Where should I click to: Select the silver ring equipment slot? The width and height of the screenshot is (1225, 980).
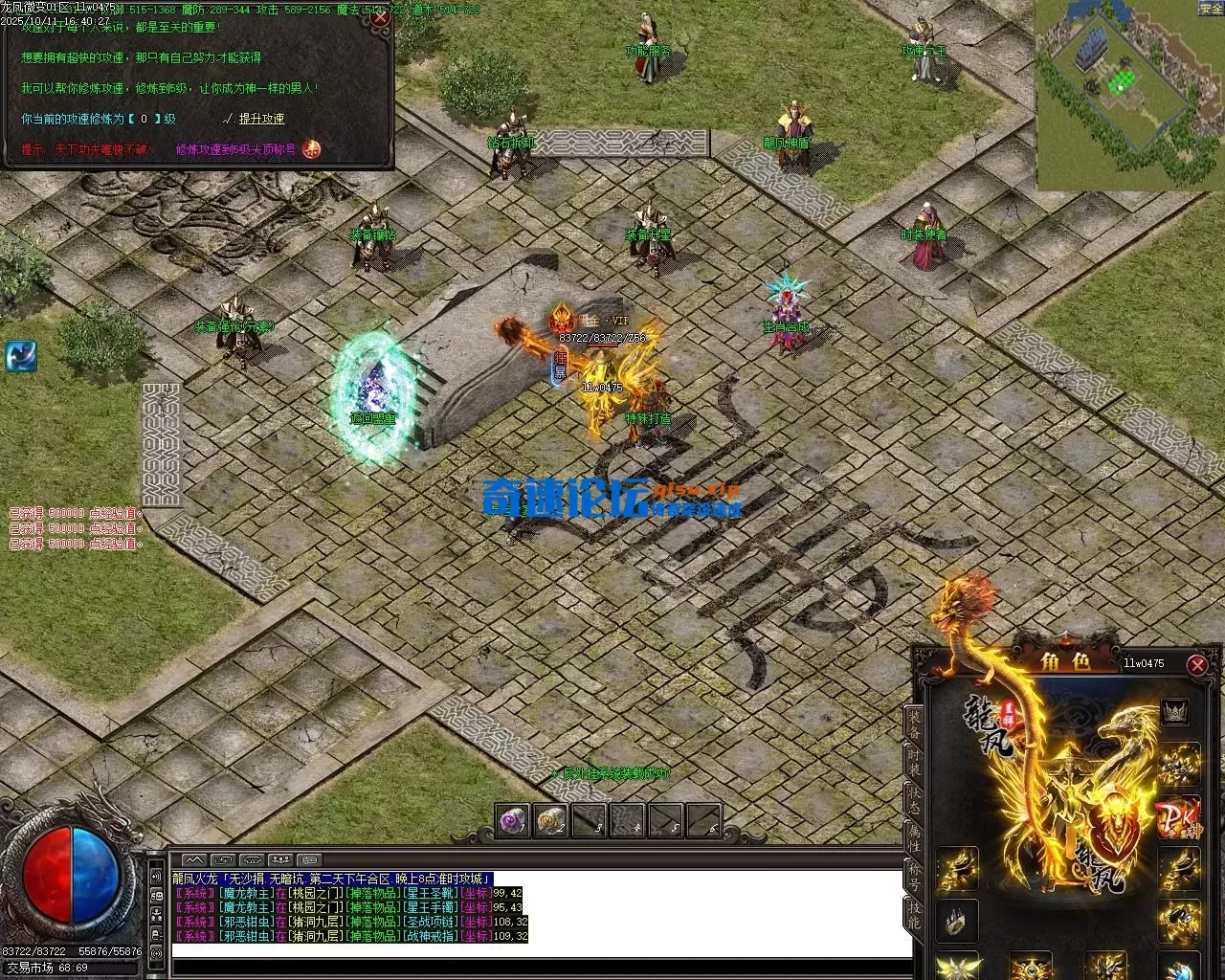(x=956, y=922)
